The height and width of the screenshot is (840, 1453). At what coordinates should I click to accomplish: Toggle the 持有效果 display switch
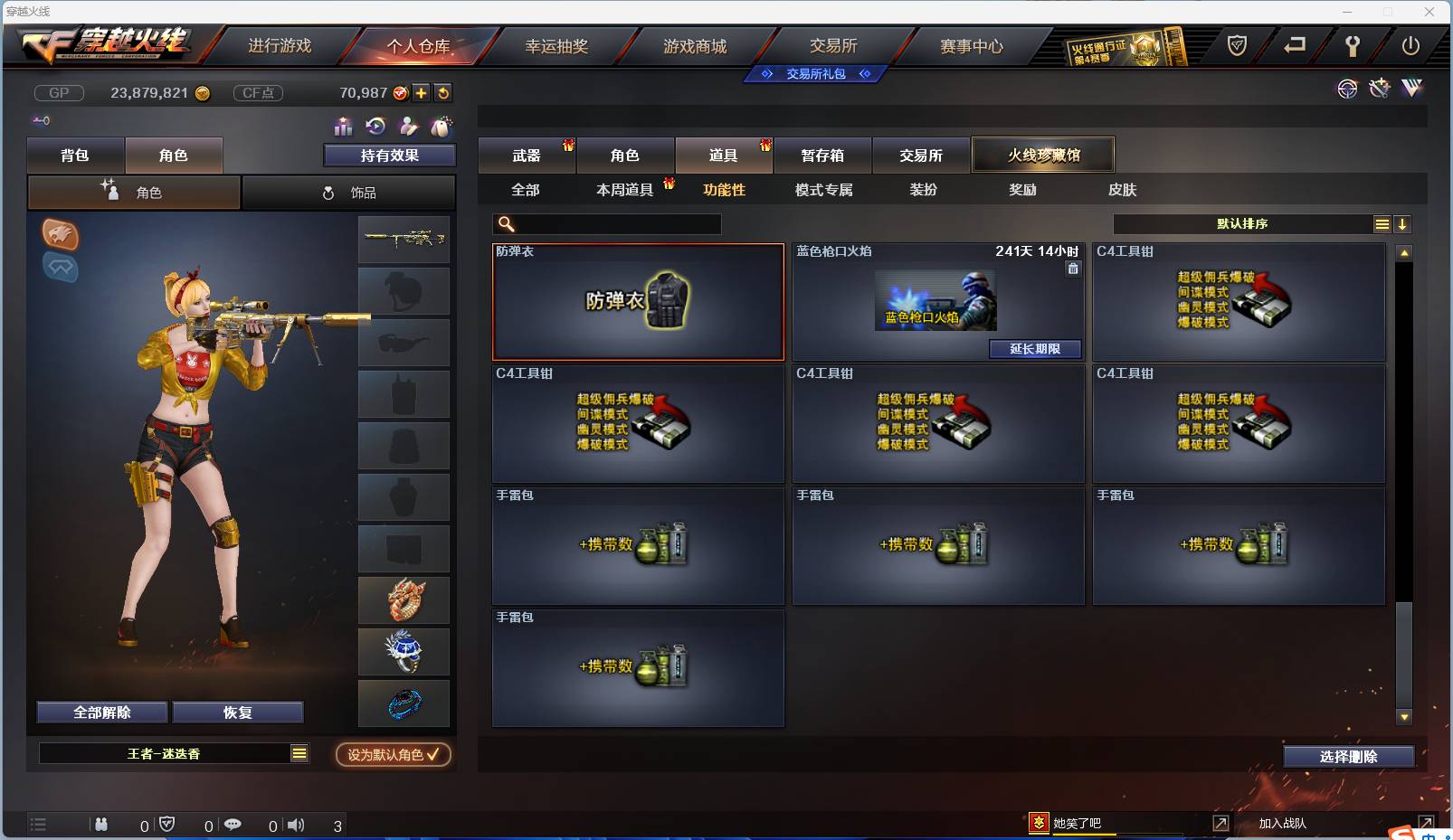coord(388,155)
